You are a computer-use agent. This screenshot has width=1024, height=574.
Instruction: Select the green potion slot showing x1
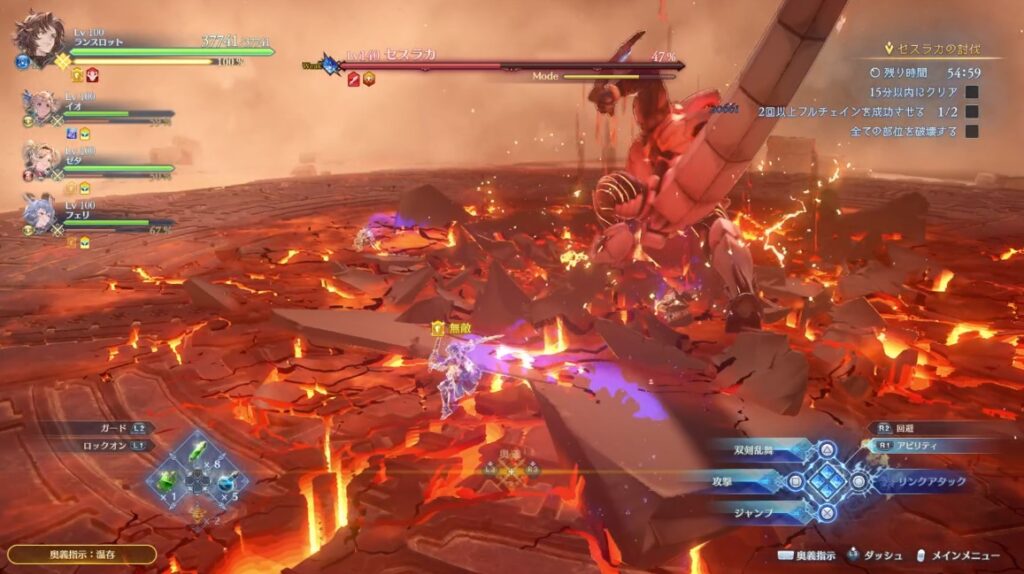pyautogui.click(x=166, y=483)
